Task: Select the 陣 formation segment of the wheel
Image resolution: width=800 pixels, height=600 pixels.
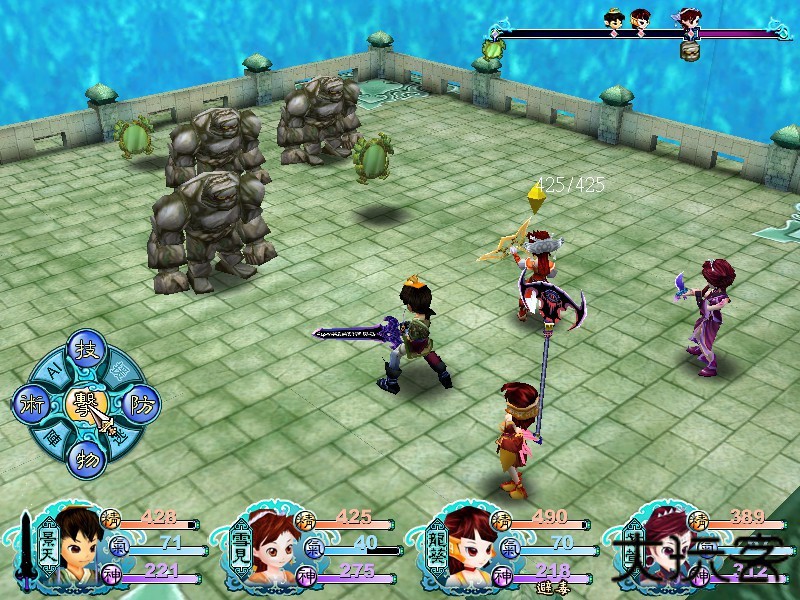Action: click(x=52, y=436)
